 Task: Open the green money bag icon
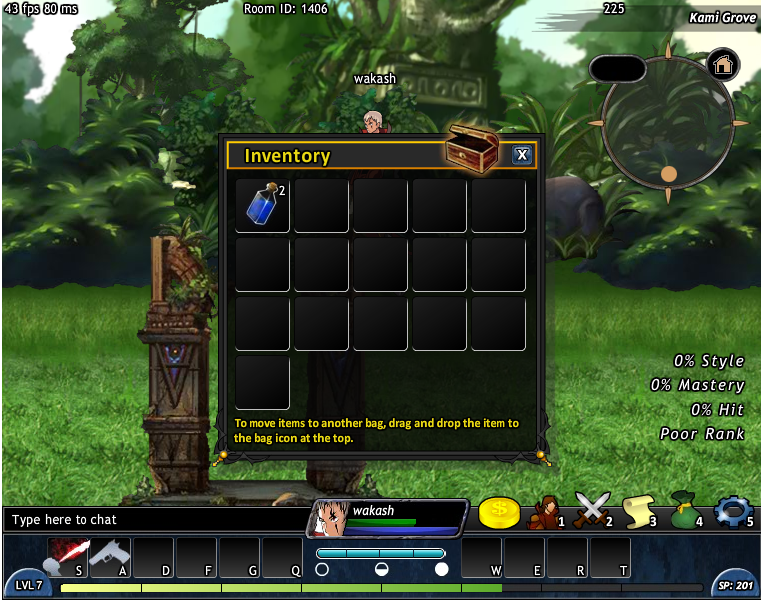click(x=683, y=510)
